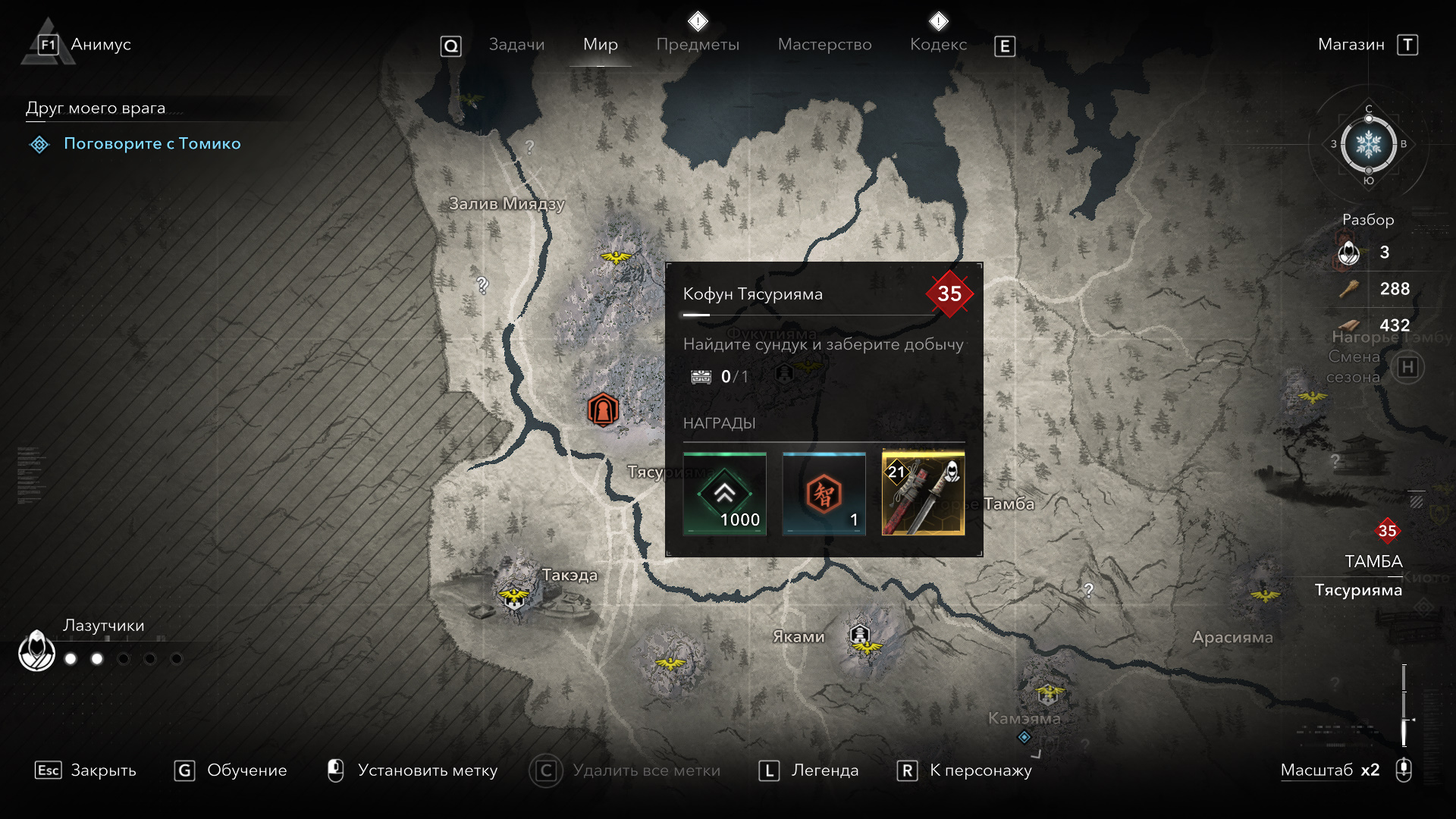The width and height of the screenshot is (1456, 819).
Task: Click the Лазутчики scouts hooded icon
Action: [x=36, y=651]
